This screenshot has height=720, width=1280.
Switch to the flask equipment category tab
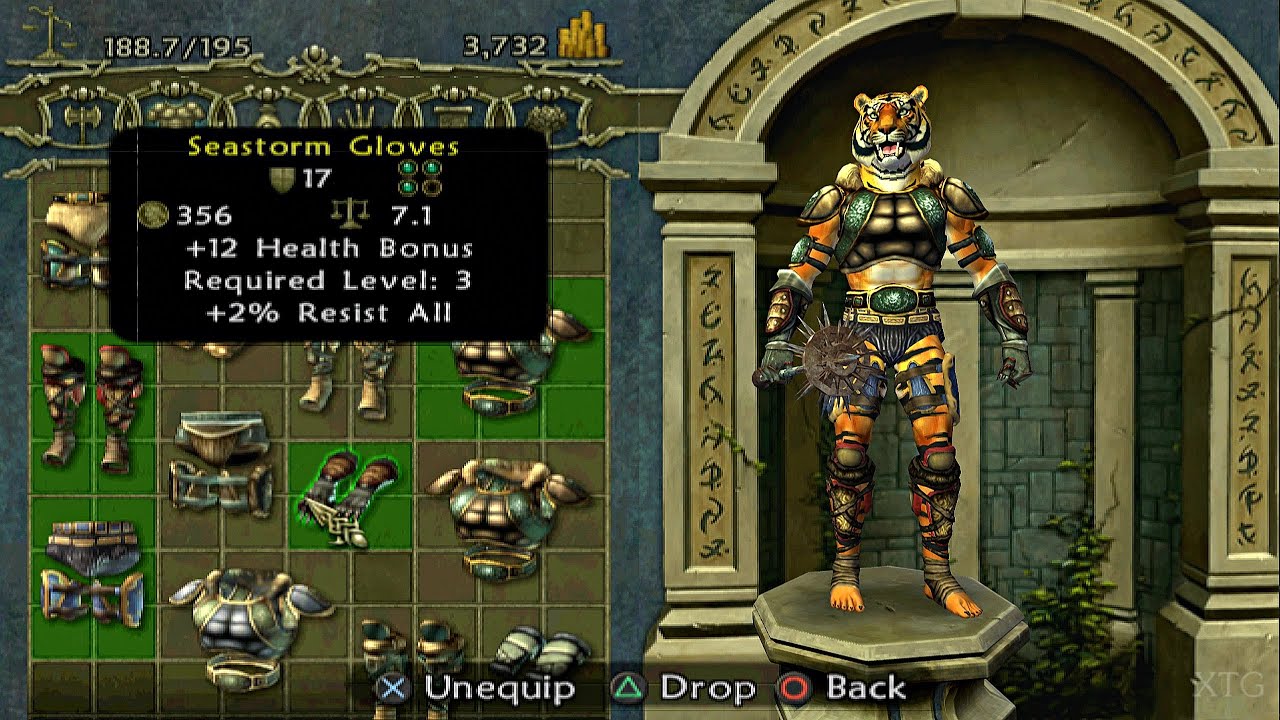(268, 113)
